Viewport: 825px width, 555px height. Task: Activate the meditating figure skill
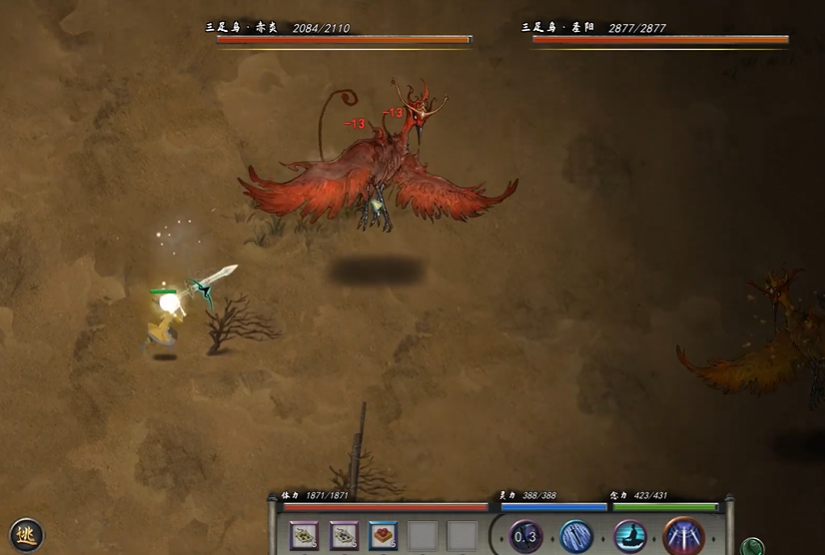630,537
